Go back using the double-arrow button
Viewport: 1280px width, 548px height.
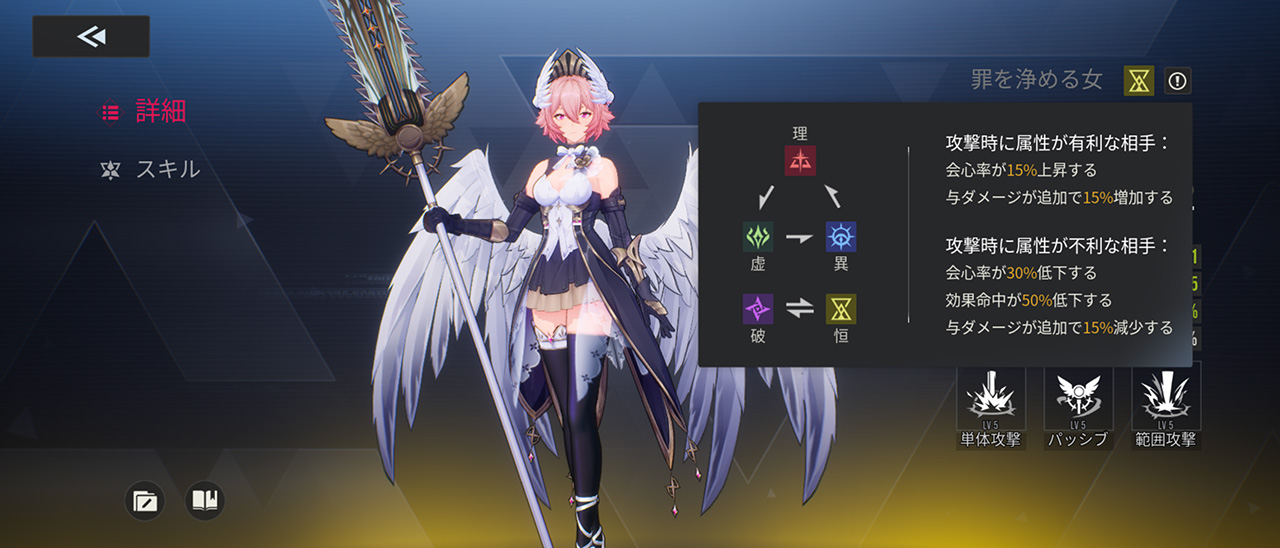(x=91, y=37)
